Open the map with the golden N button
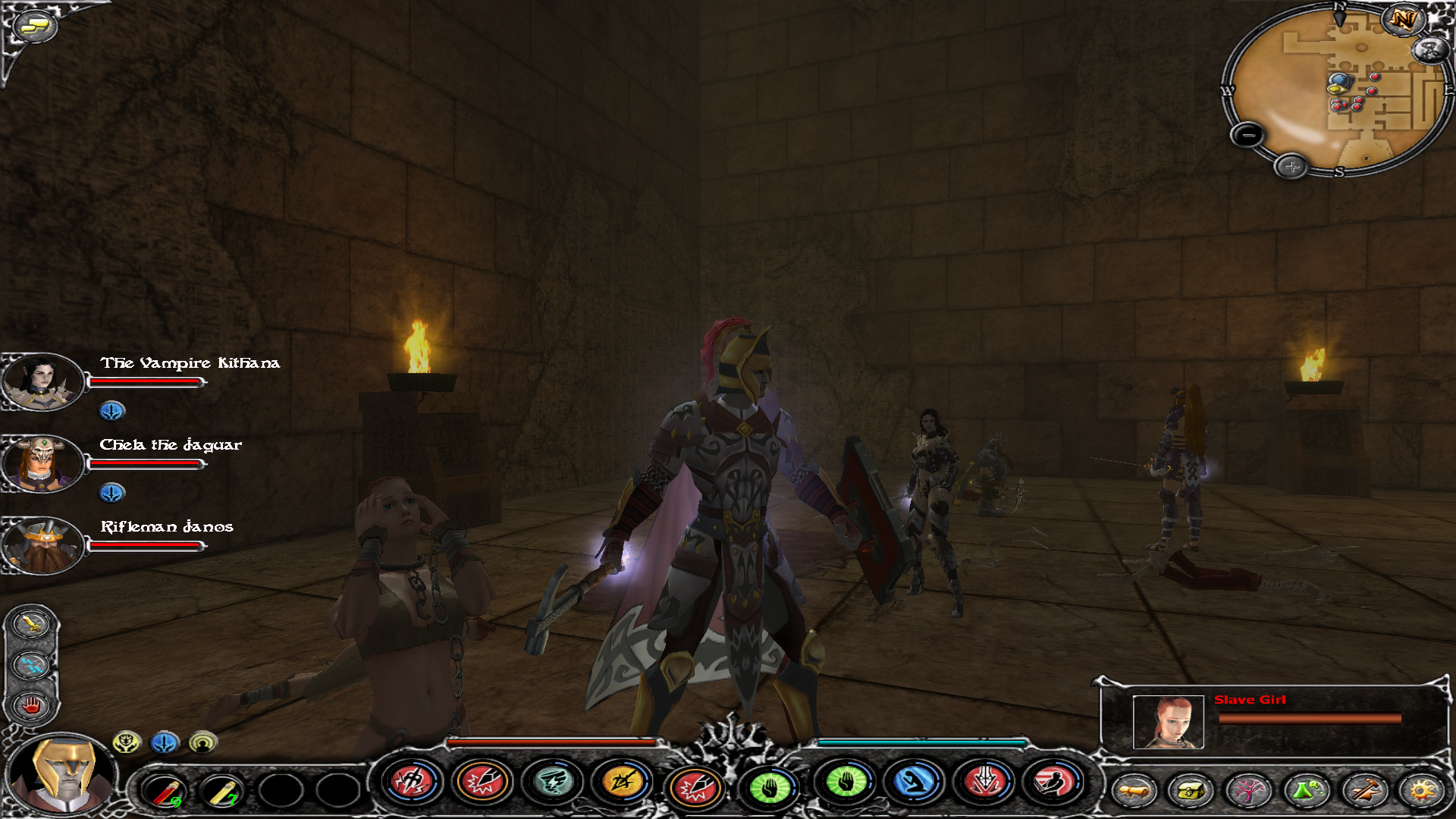The image size is (1456, 819). 1403,19
